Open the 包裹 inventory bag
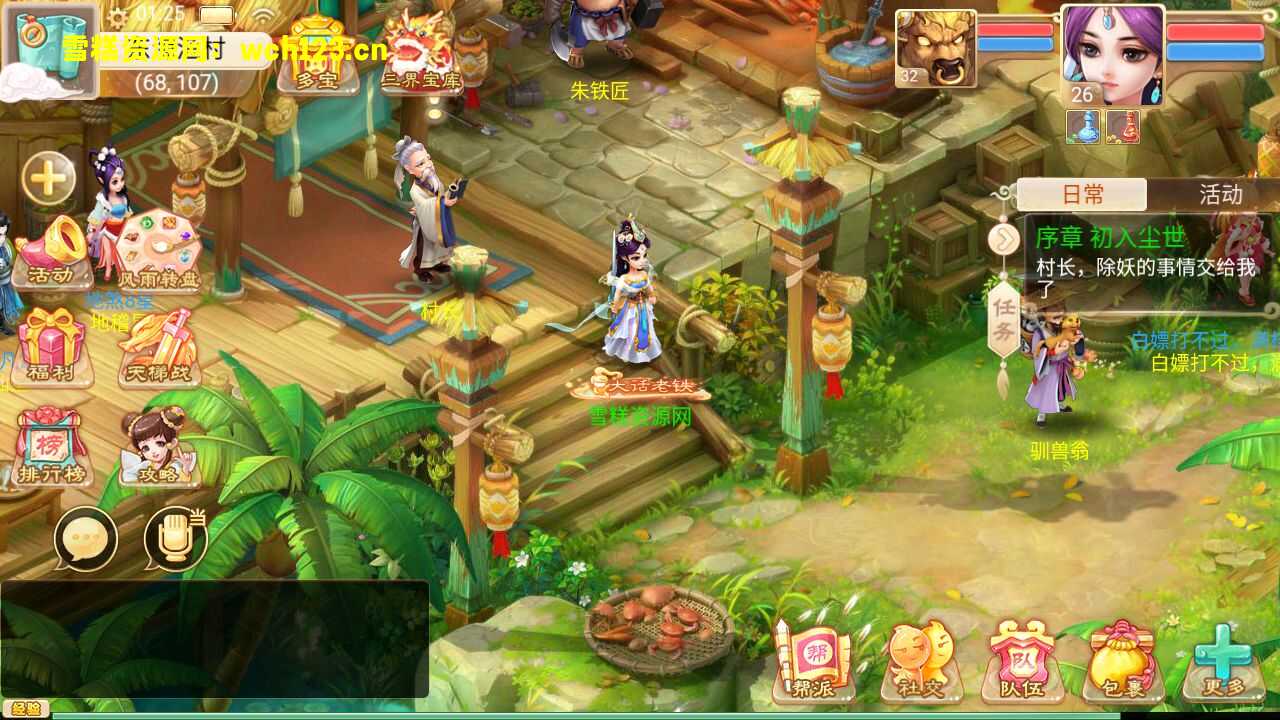Viewport: 1280px width, 720px height. click(x=1123, y=660)
